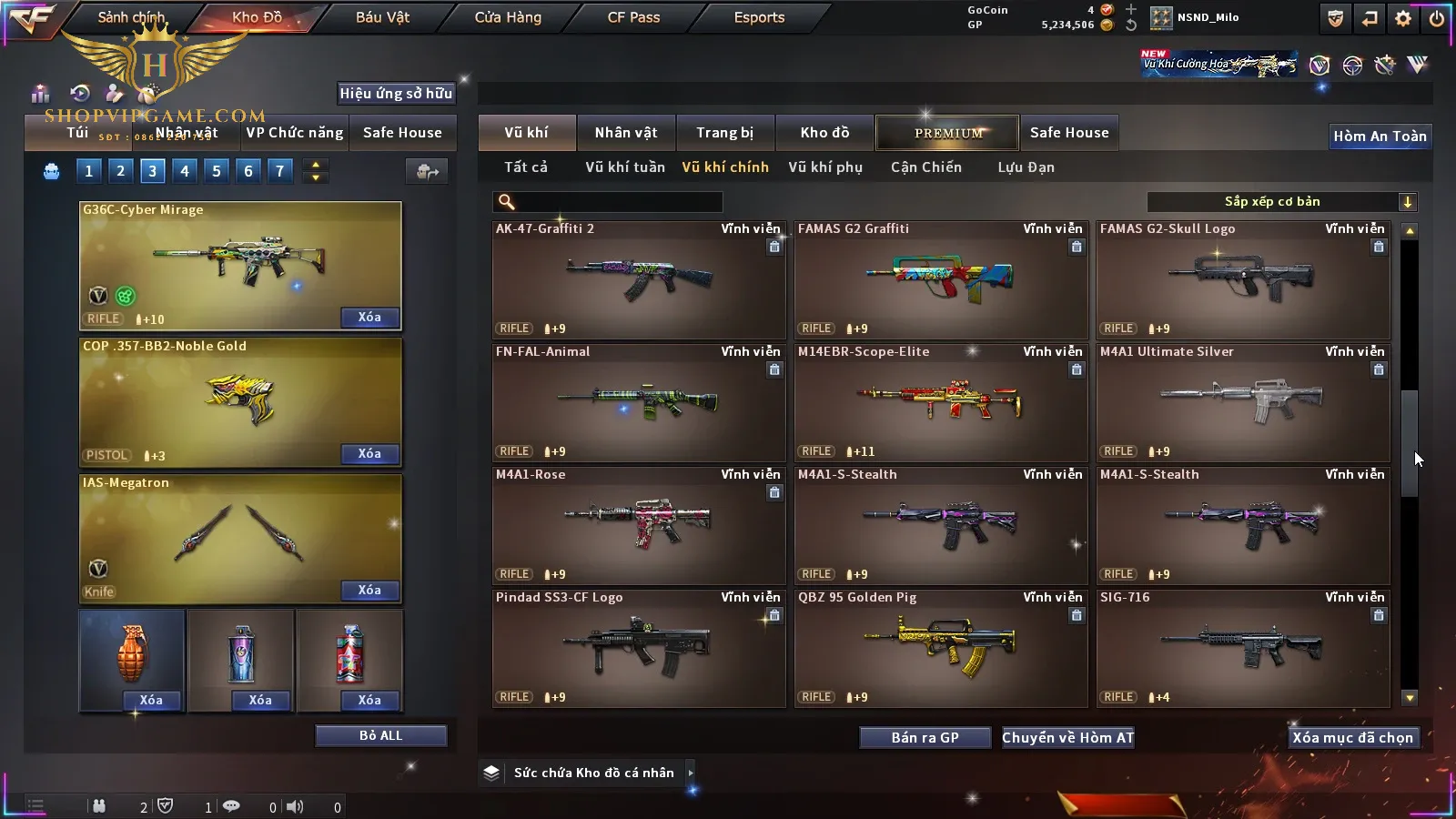Click Chuyển về Hòm AT button
Viewport: 1456px width, 819px height.
tap(1068, 738)
